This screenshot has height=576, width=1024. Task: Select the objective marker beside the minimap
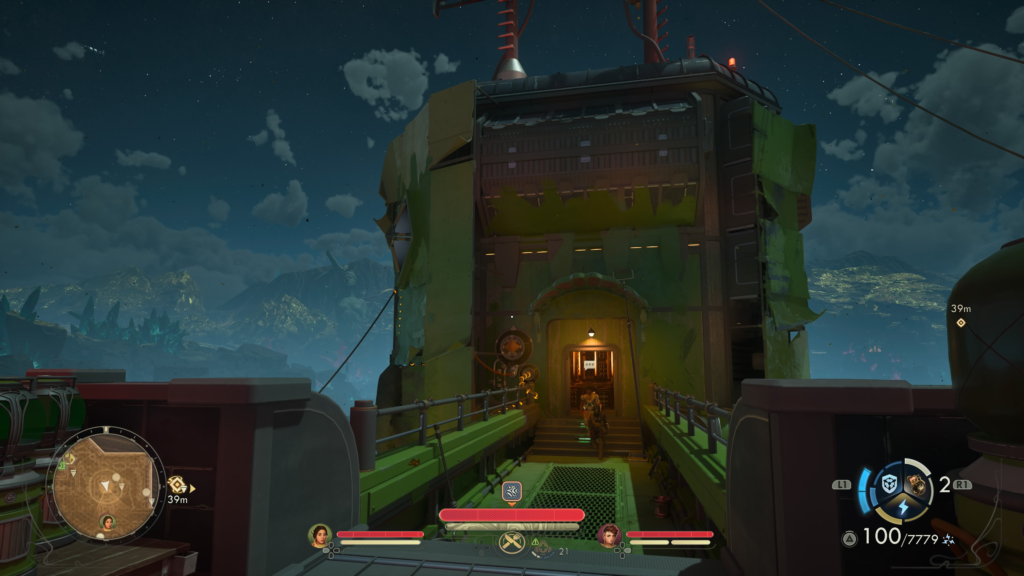tap(177, 485)
